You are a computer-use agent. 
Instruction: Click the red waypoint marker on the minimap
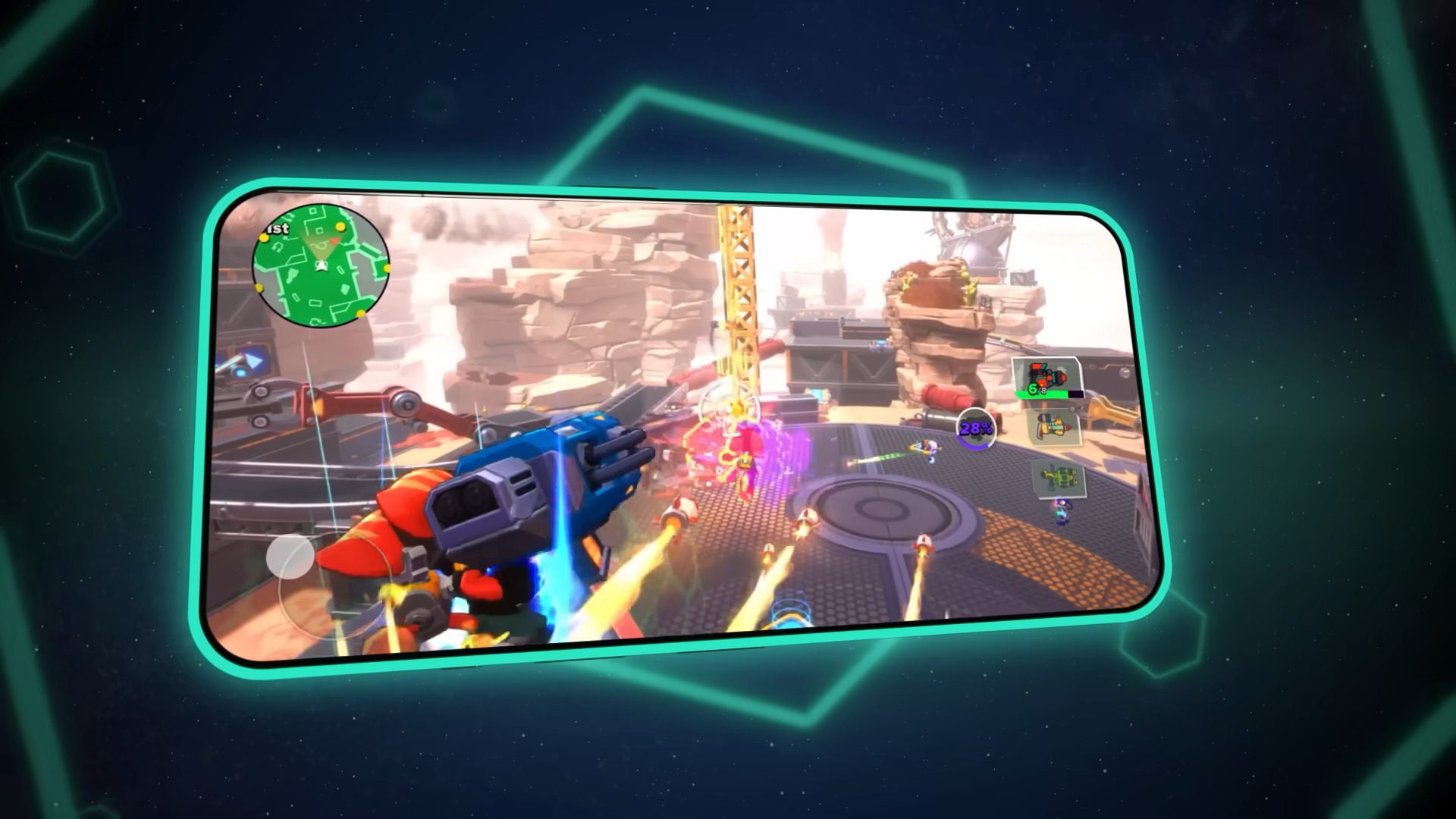336,241
